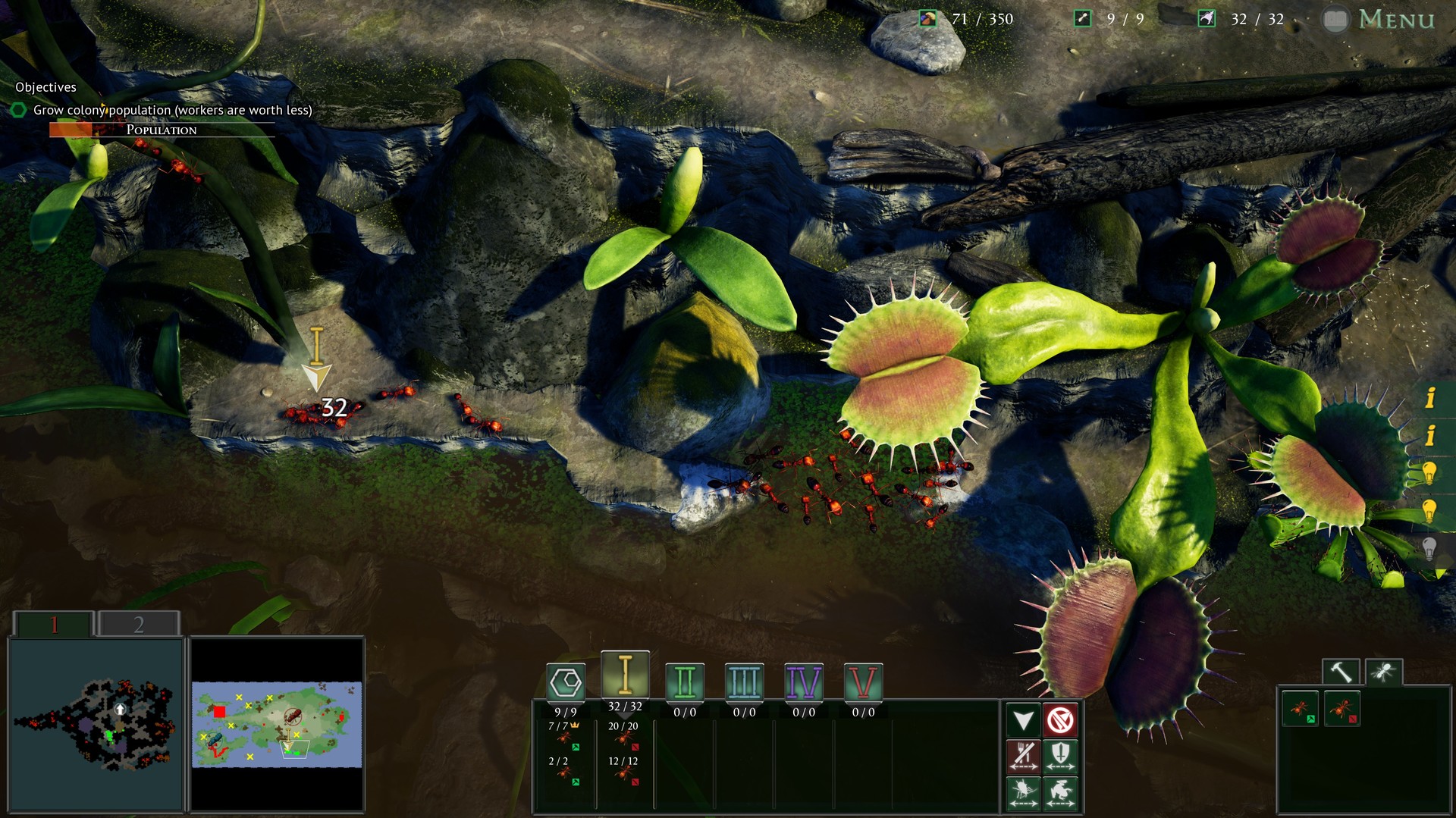Click the tier V group icon
The width and height of the screenshot is (1456, 818).
coord(864,682)
